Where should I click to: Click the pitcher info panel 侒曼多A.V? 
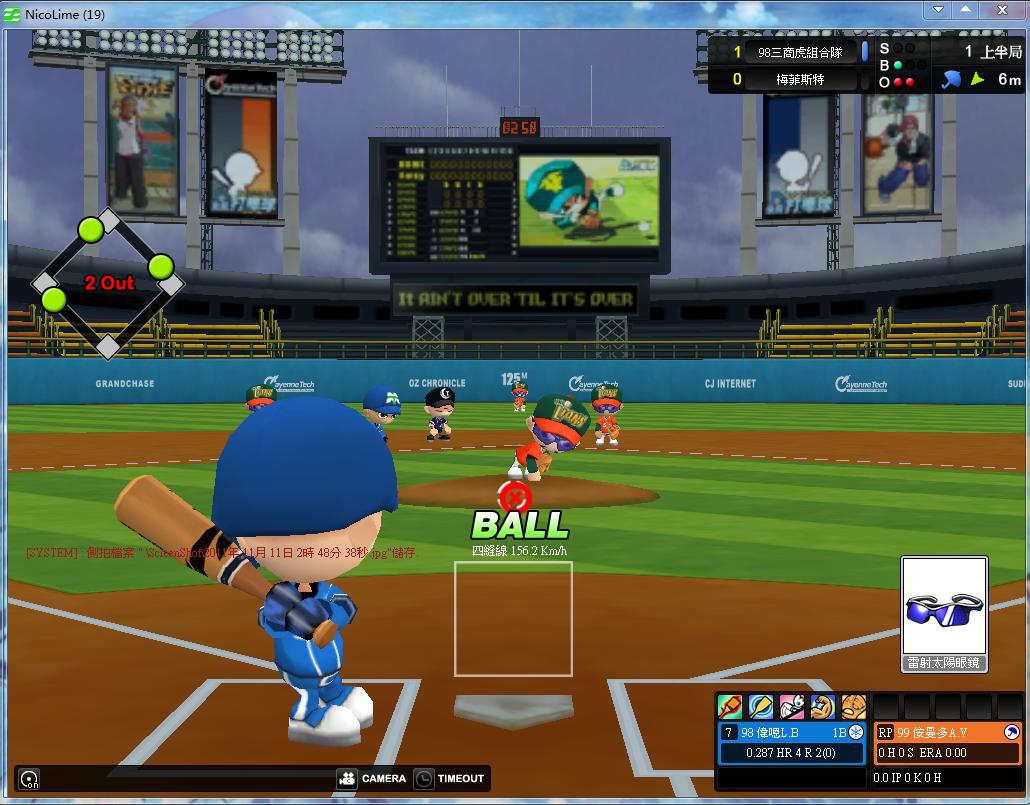(947, 742)
